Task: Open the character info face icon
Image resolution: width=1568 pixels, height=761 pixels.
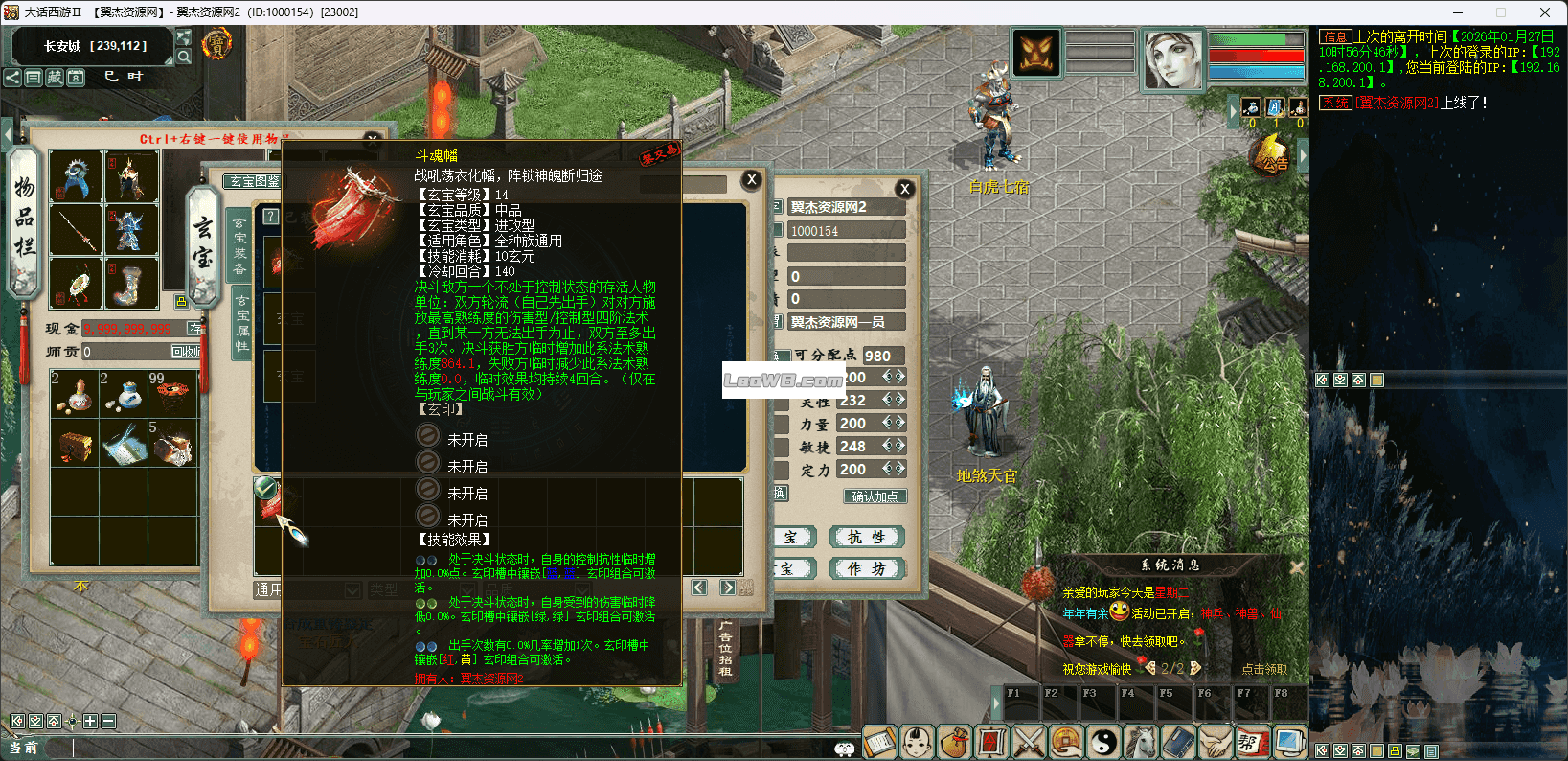Action: 916,743
